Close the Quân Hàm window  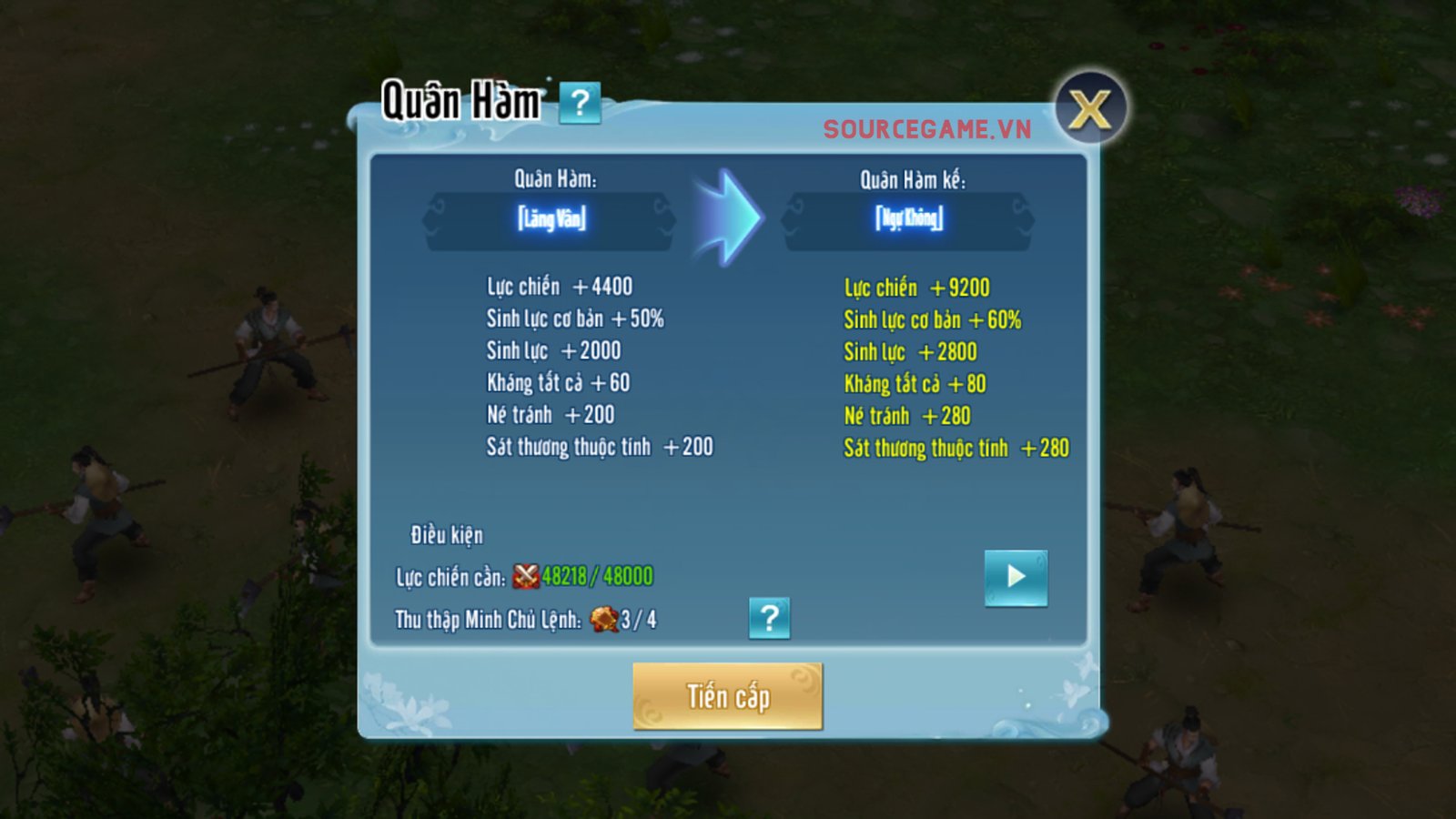[1090, 110]
